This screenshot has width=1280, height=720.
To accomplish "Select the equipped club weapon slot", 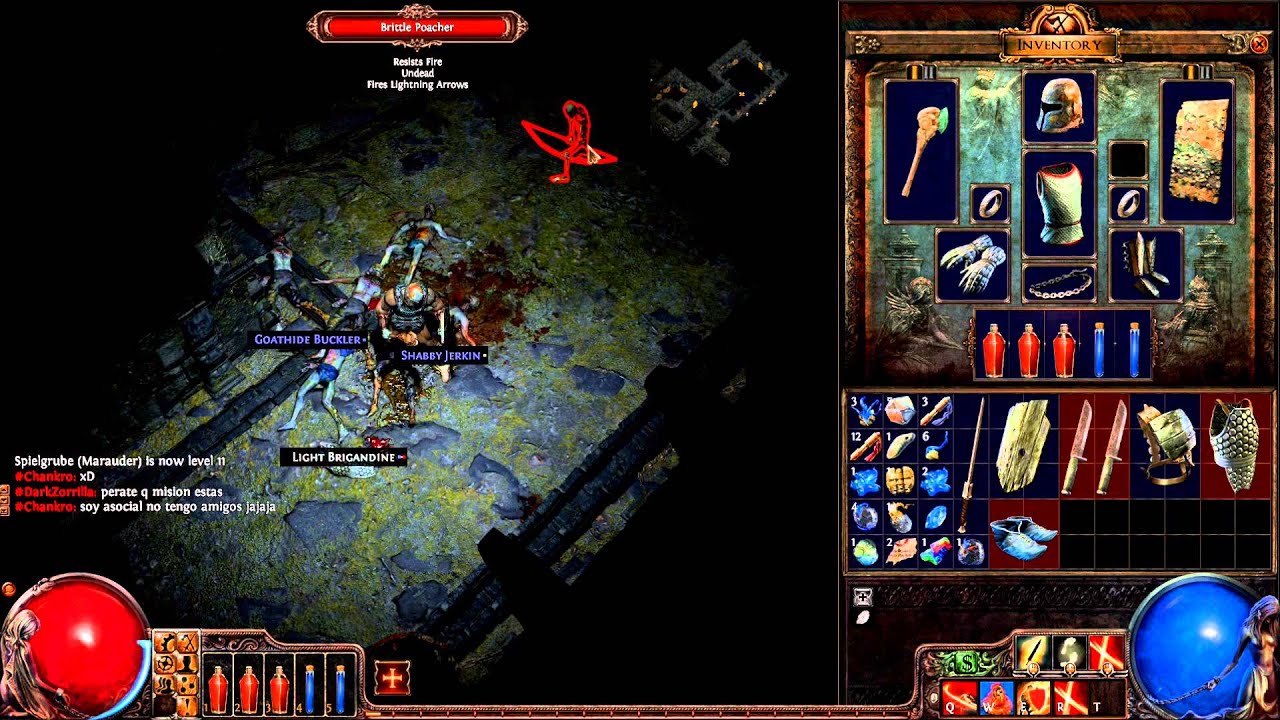I will (x=921, y=150).
